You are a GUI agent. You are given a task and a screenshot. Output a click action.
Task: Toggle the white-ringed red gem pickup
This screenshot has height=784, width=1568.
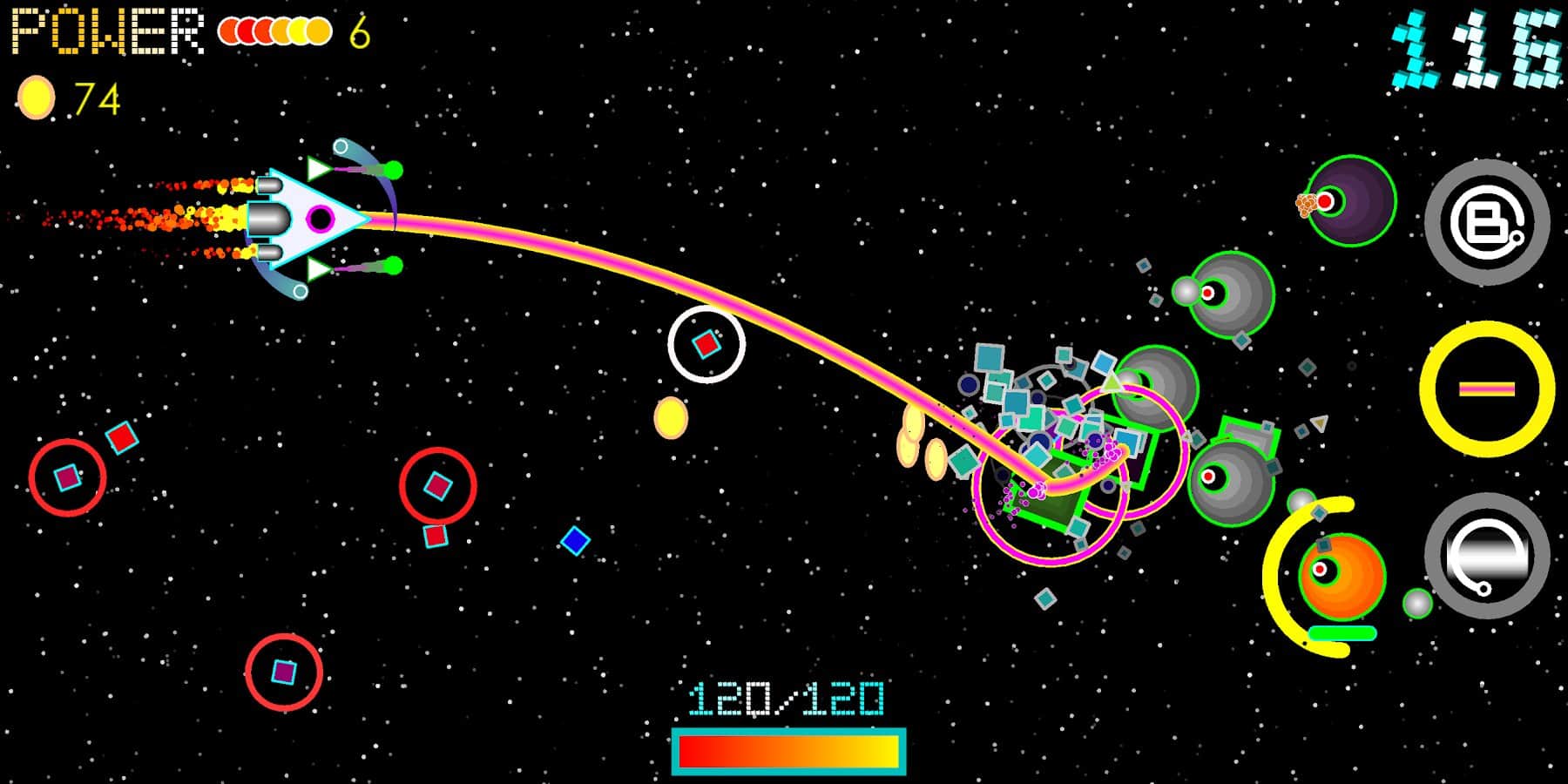click(x=706, y=345)
